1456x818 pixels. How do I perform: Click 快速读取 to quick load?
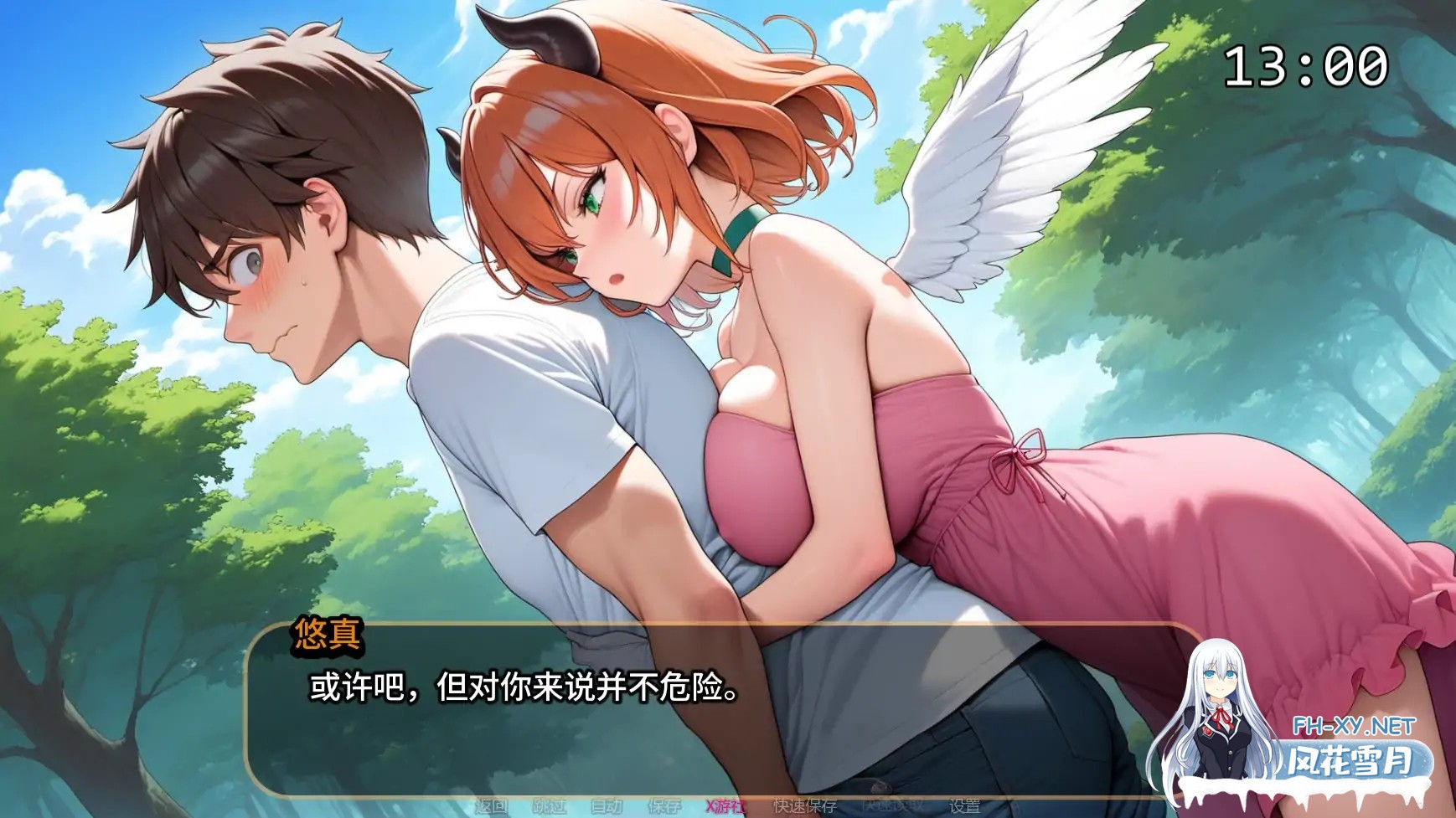point(890,806)
